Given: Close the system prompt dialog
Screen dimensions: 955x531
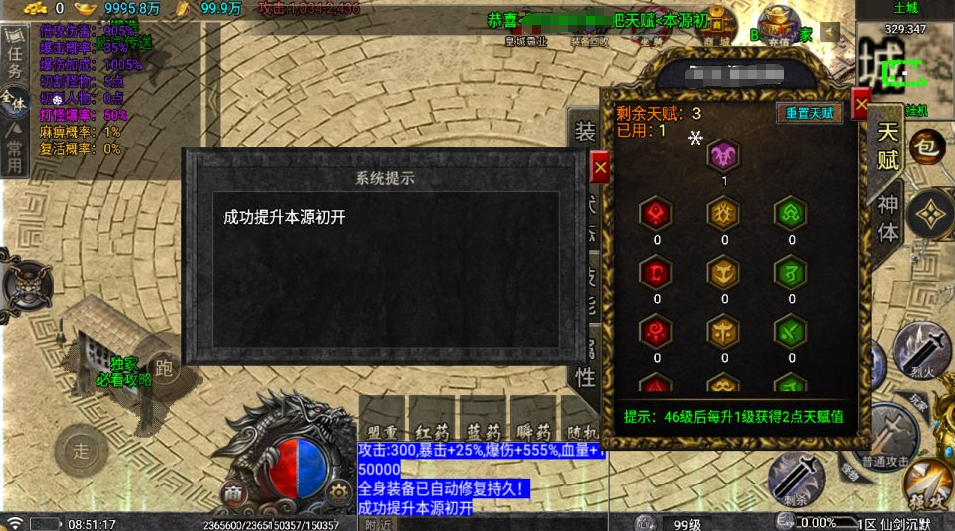Looking at the screenshot, I should tap(600, 169).
